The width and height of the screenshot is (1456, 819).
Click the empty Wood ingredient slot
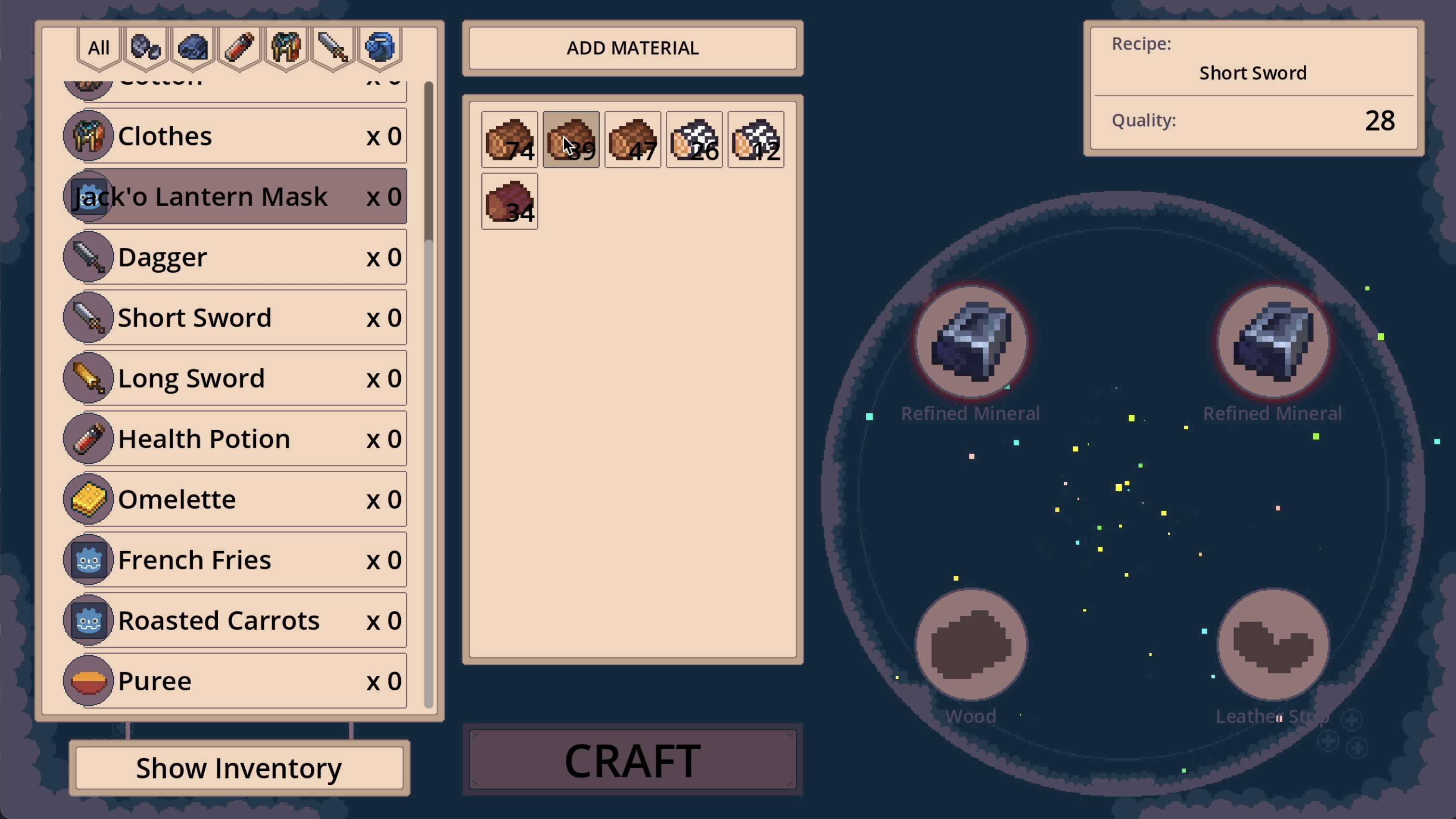(x=971, y=645)
